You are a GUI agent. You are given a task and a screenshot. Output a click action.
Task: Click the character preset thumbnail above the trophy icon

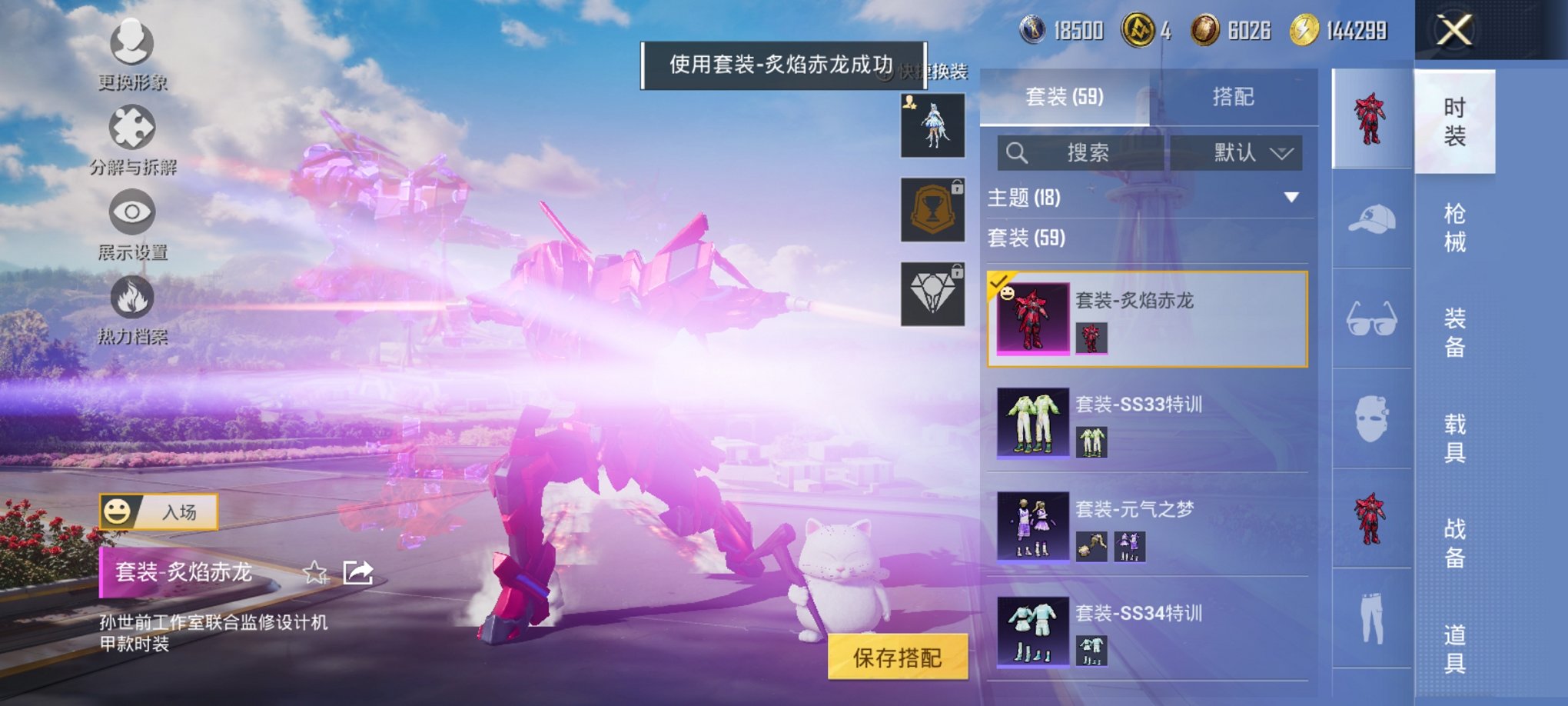932,127
